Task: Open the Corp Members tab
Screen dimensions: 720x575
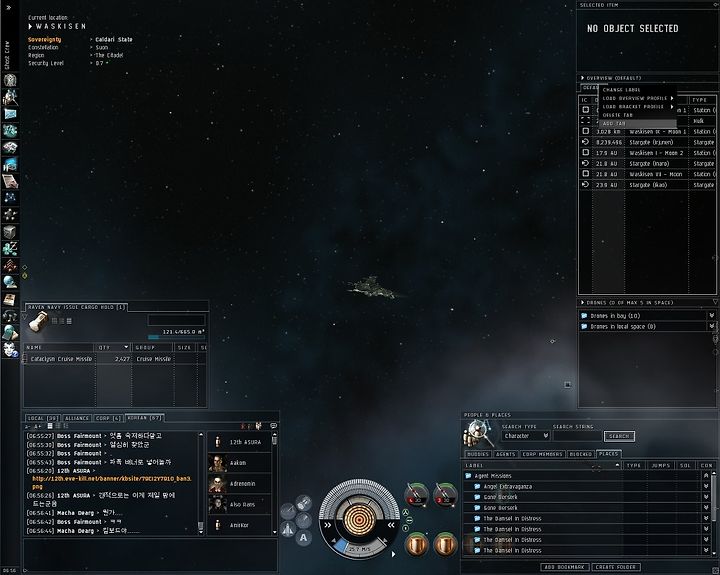Action: pos(541,453)
